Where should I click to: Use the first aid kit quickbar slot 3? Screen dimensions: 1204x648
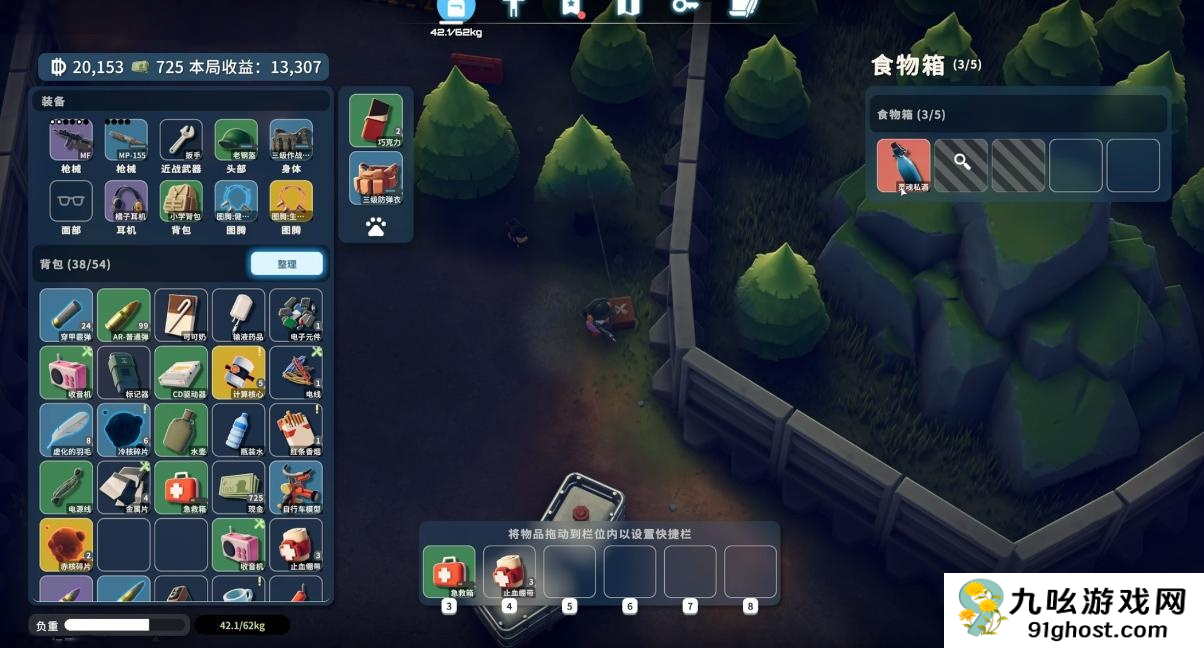point(449,572)
